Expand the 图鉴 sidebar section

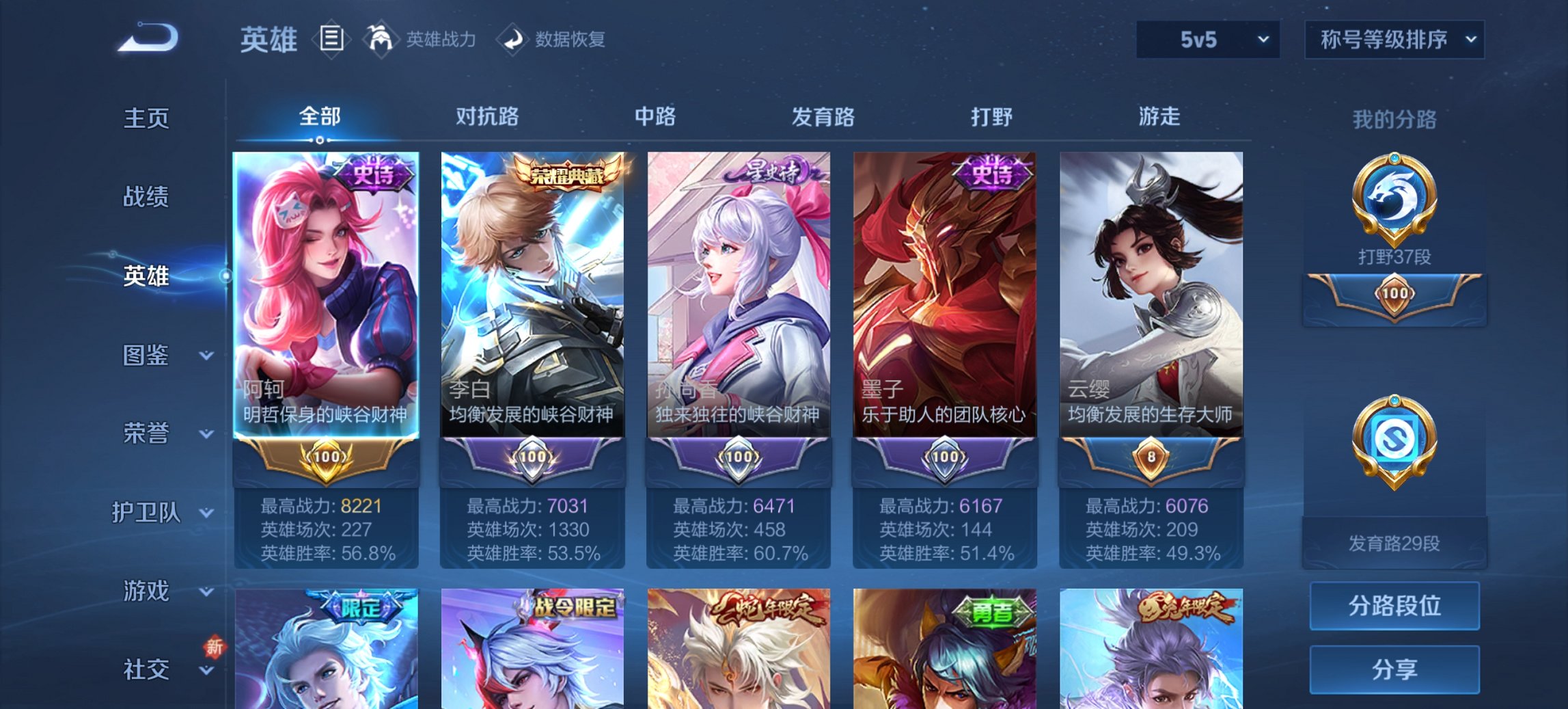[x=152, y=356]
